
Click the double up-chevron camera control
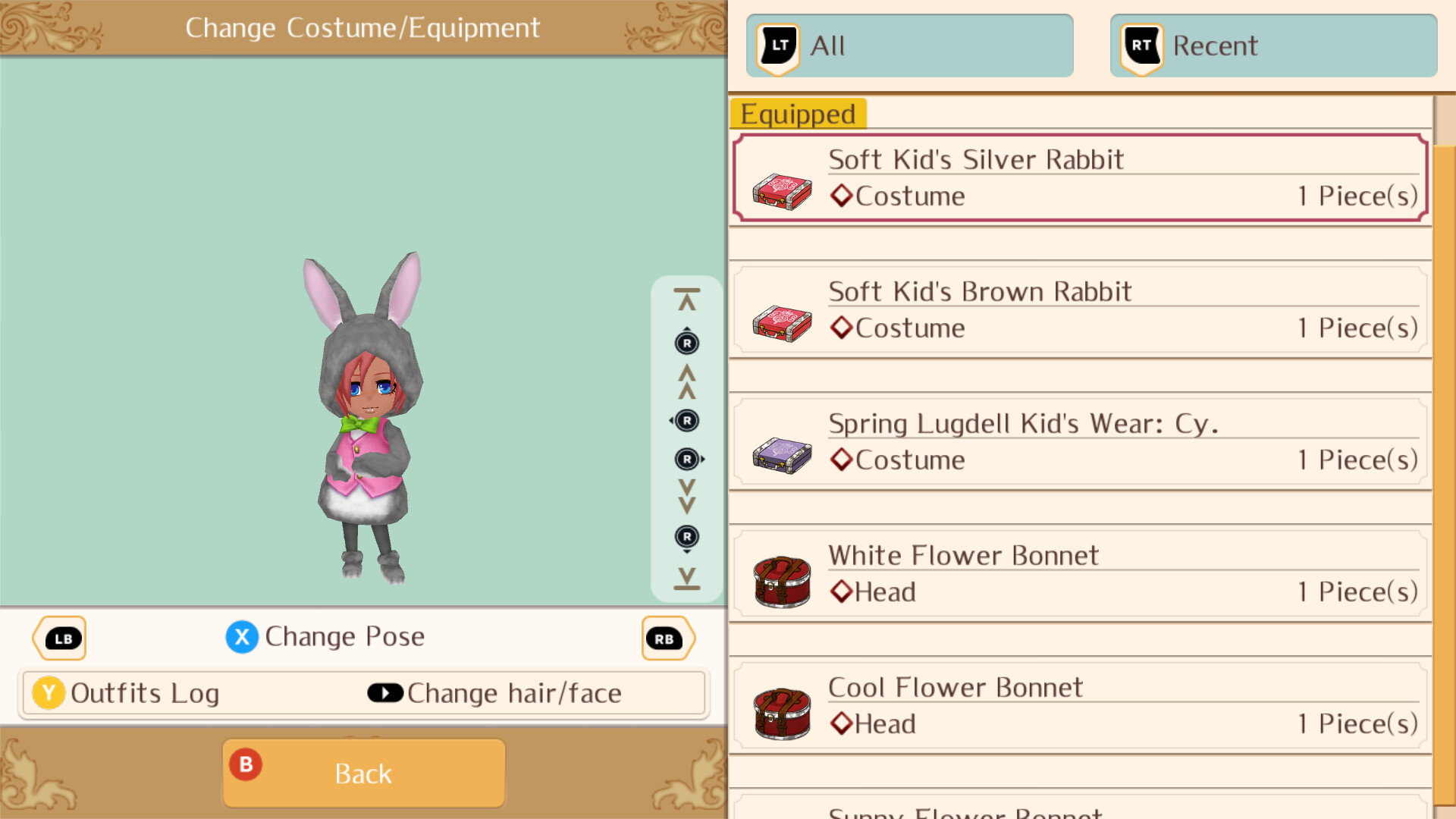686,382
